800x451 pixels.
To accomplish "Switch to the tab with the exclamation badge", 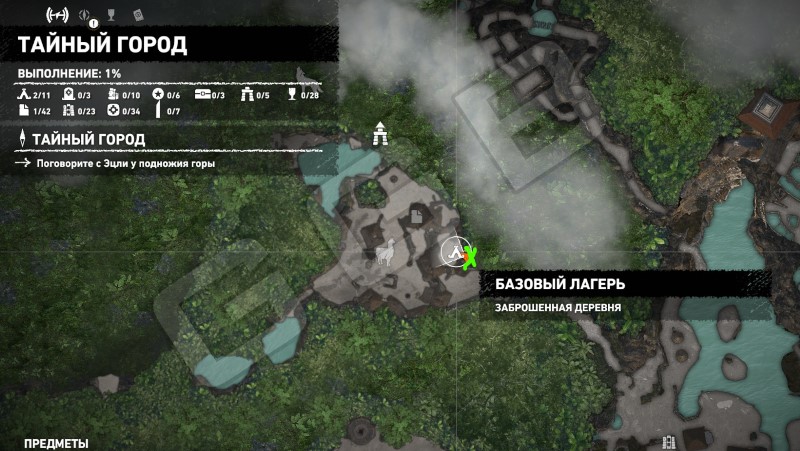I will coord(87,16).
